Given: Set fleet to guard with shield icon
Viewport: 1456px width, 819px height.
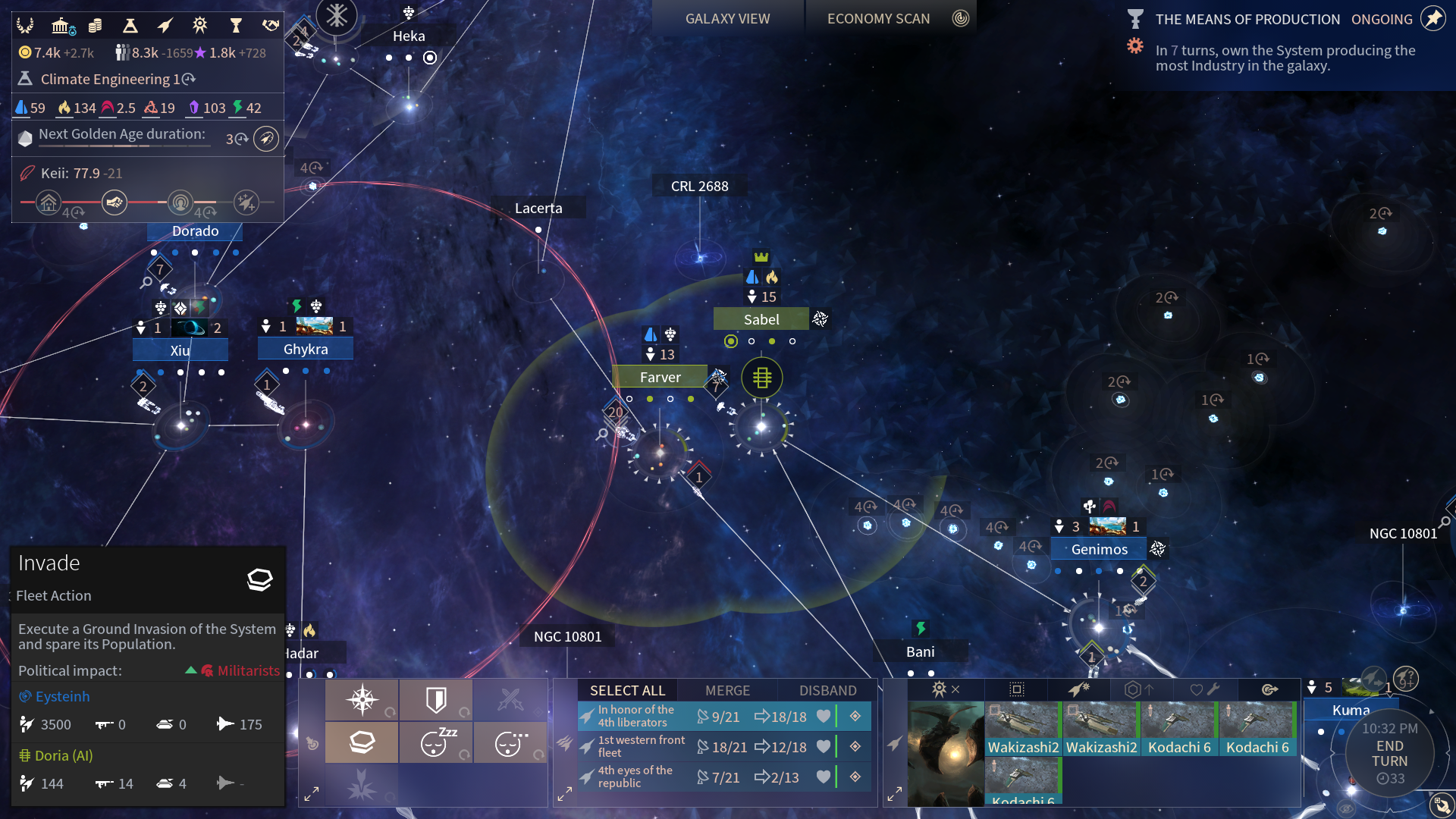Looking at the screenshot, I should [436, 699].
